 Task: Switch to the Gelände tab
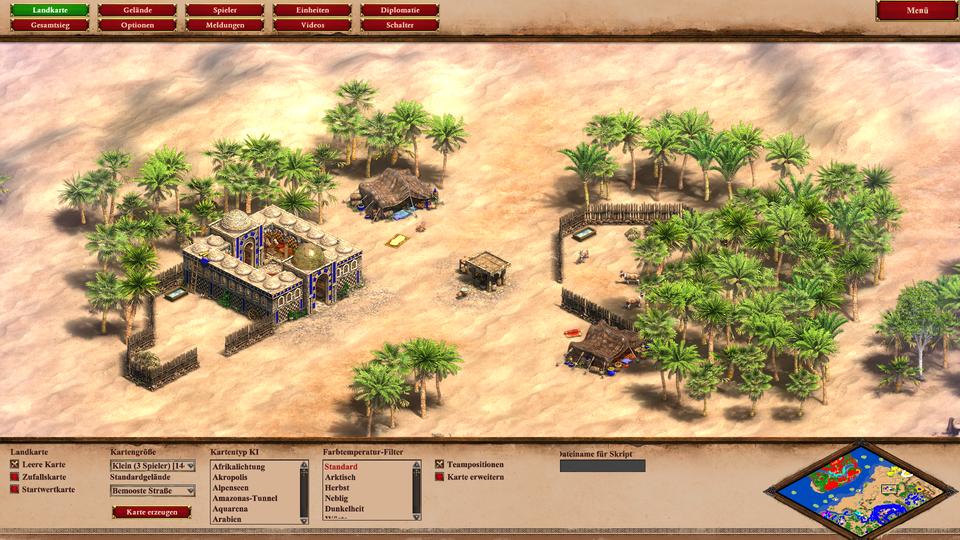point(137,10)
